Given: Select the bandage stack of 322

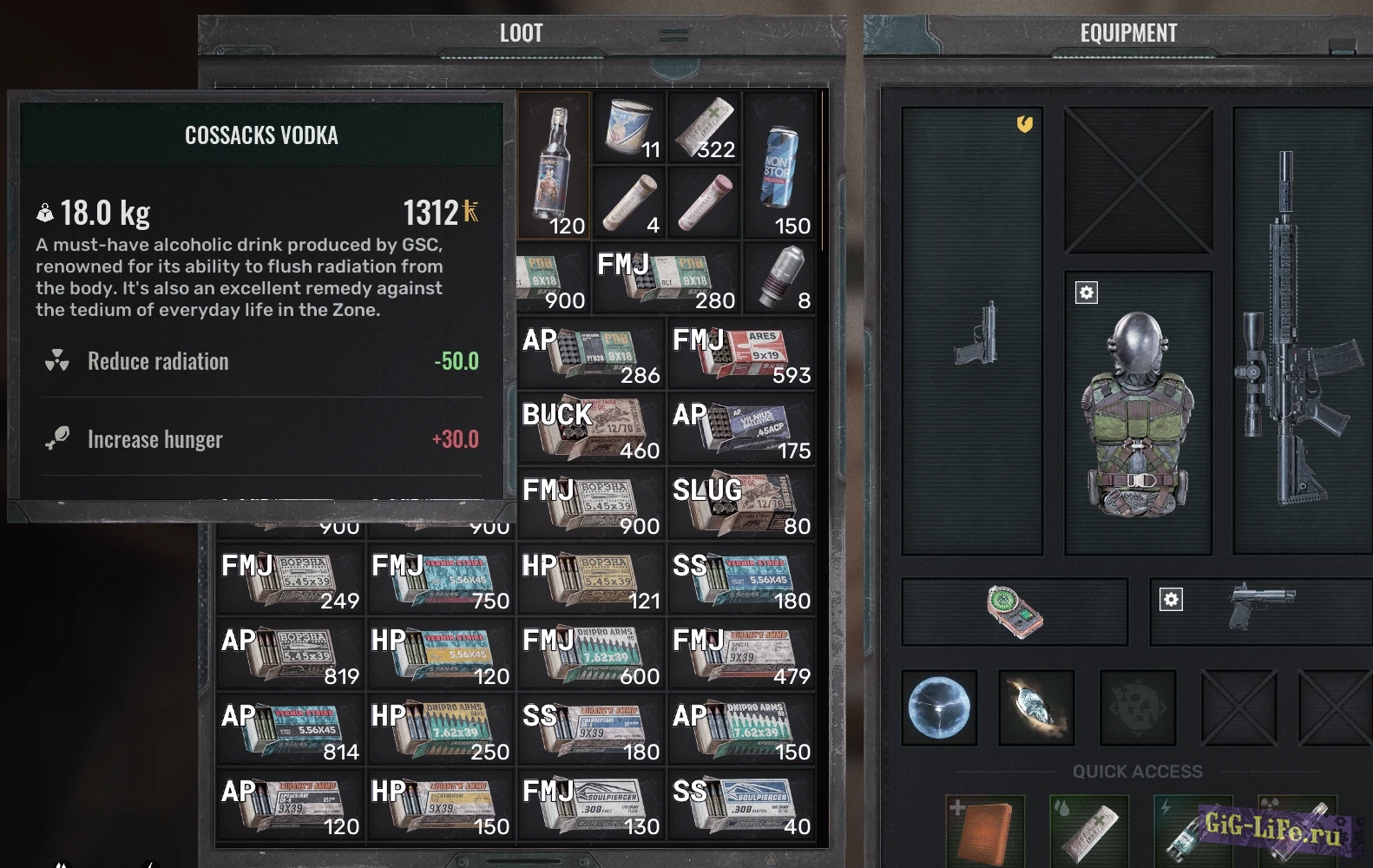Looking at the screenshot, I should click(704, 128).
